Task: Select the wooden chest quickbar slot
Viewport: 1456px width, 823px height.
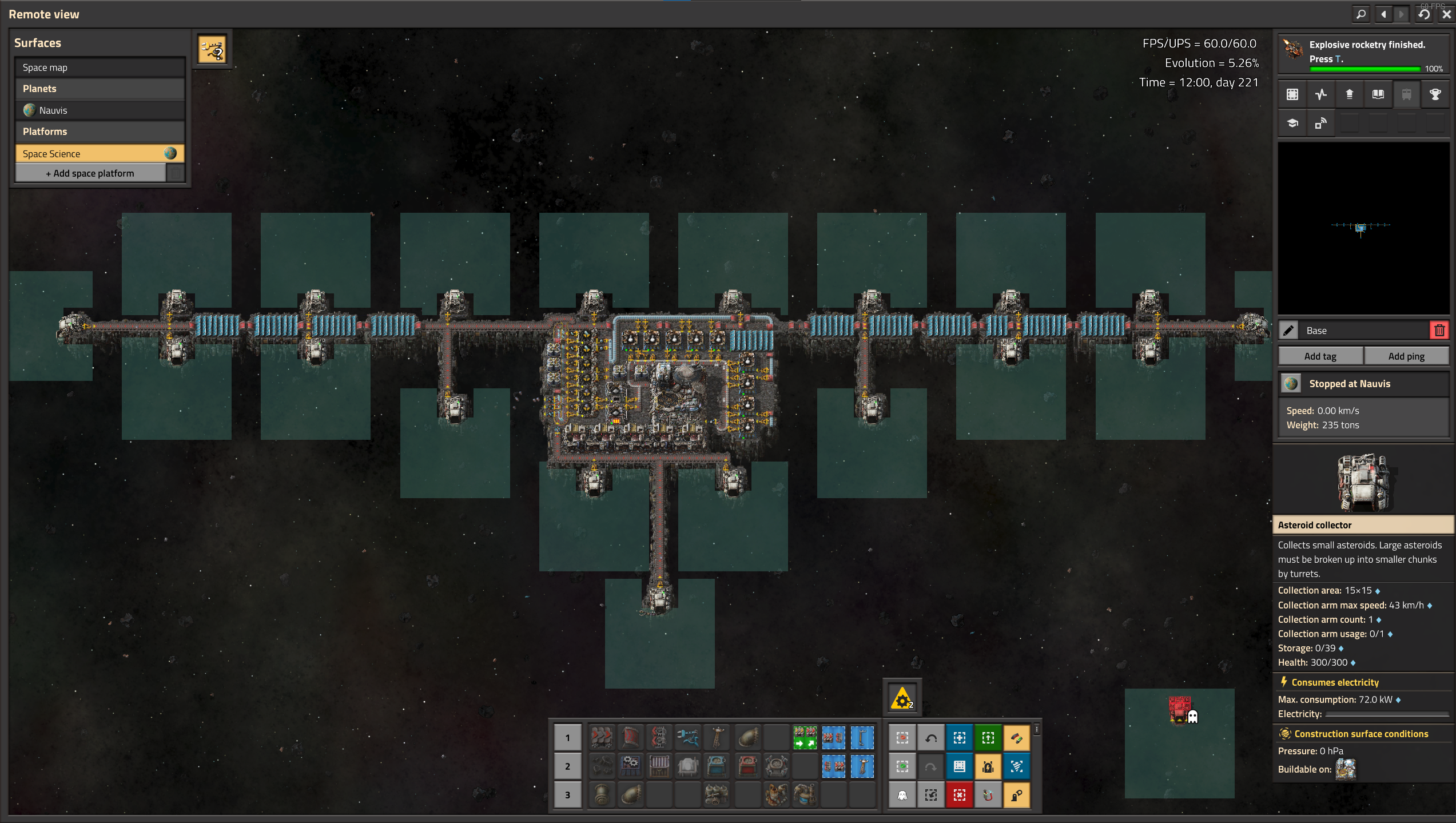Action: click(659, 766)
